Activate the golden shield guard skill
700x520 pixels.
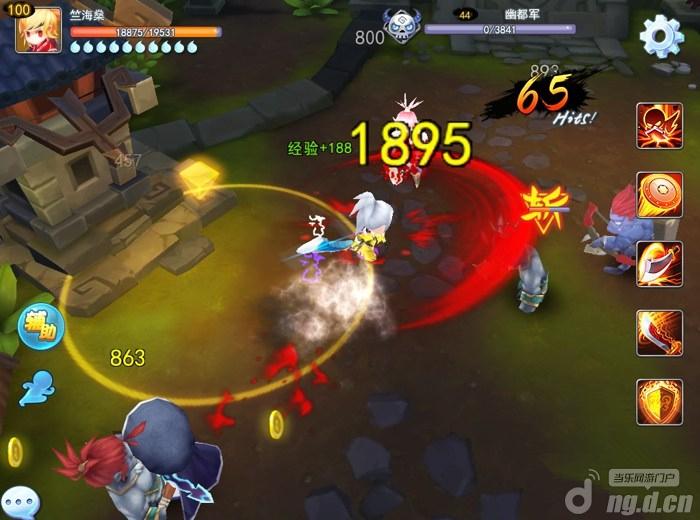(659, 401)
